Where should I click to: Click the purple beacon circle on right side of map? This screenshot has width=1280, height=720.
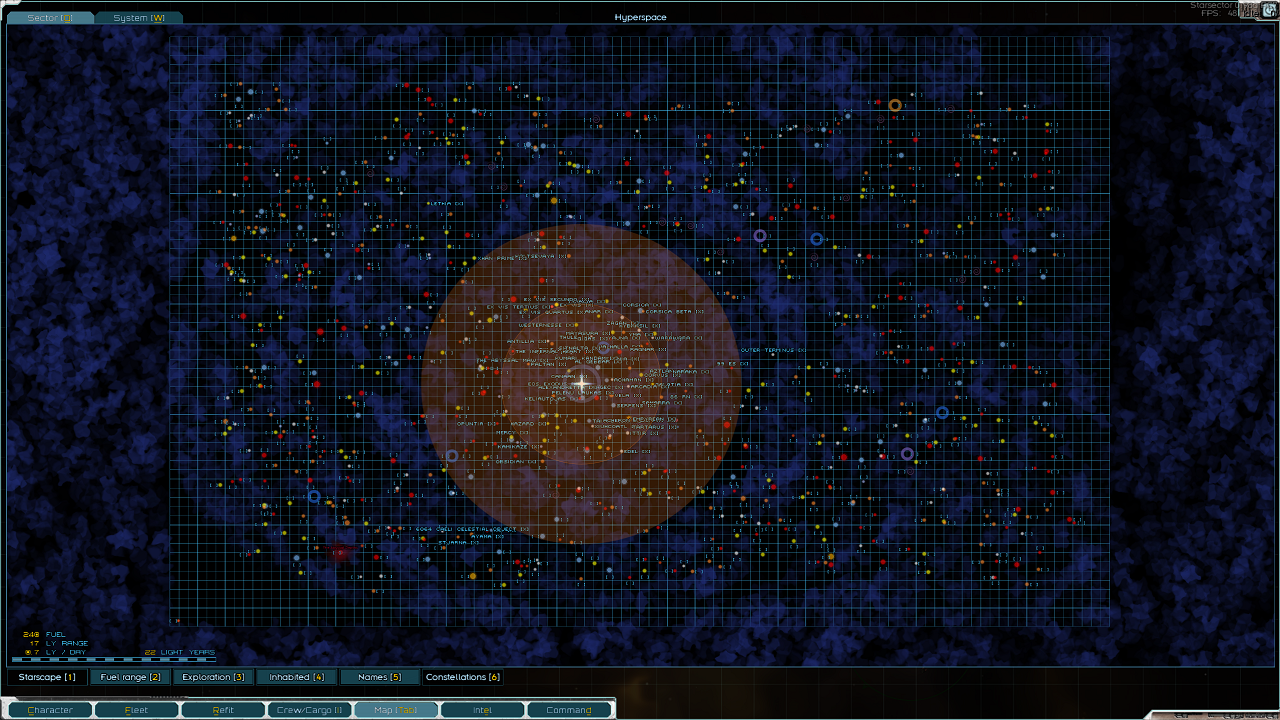tap(908, 455)
